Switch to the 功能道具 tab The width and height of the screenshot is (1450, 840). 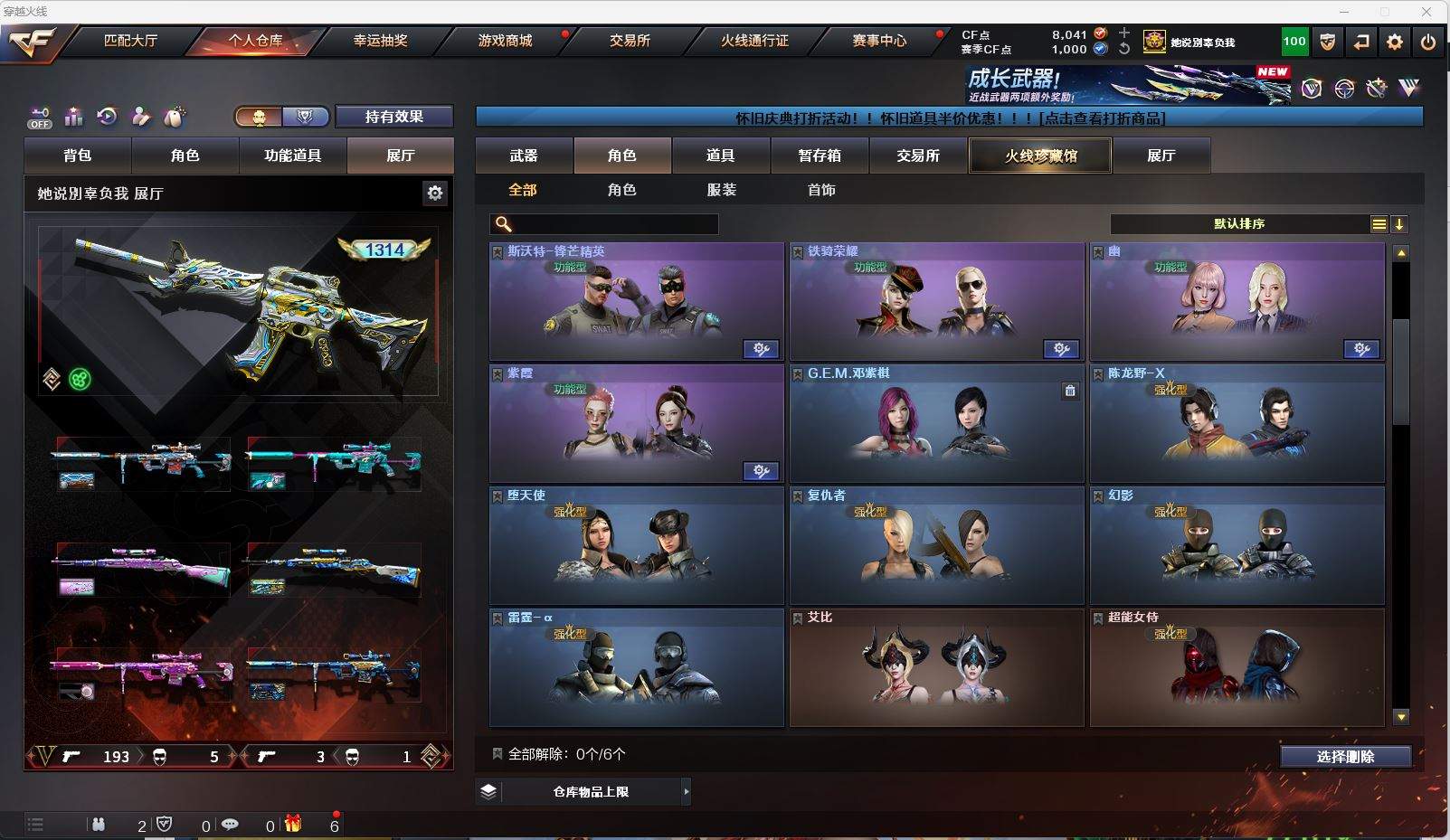click(x=292, y=156)
